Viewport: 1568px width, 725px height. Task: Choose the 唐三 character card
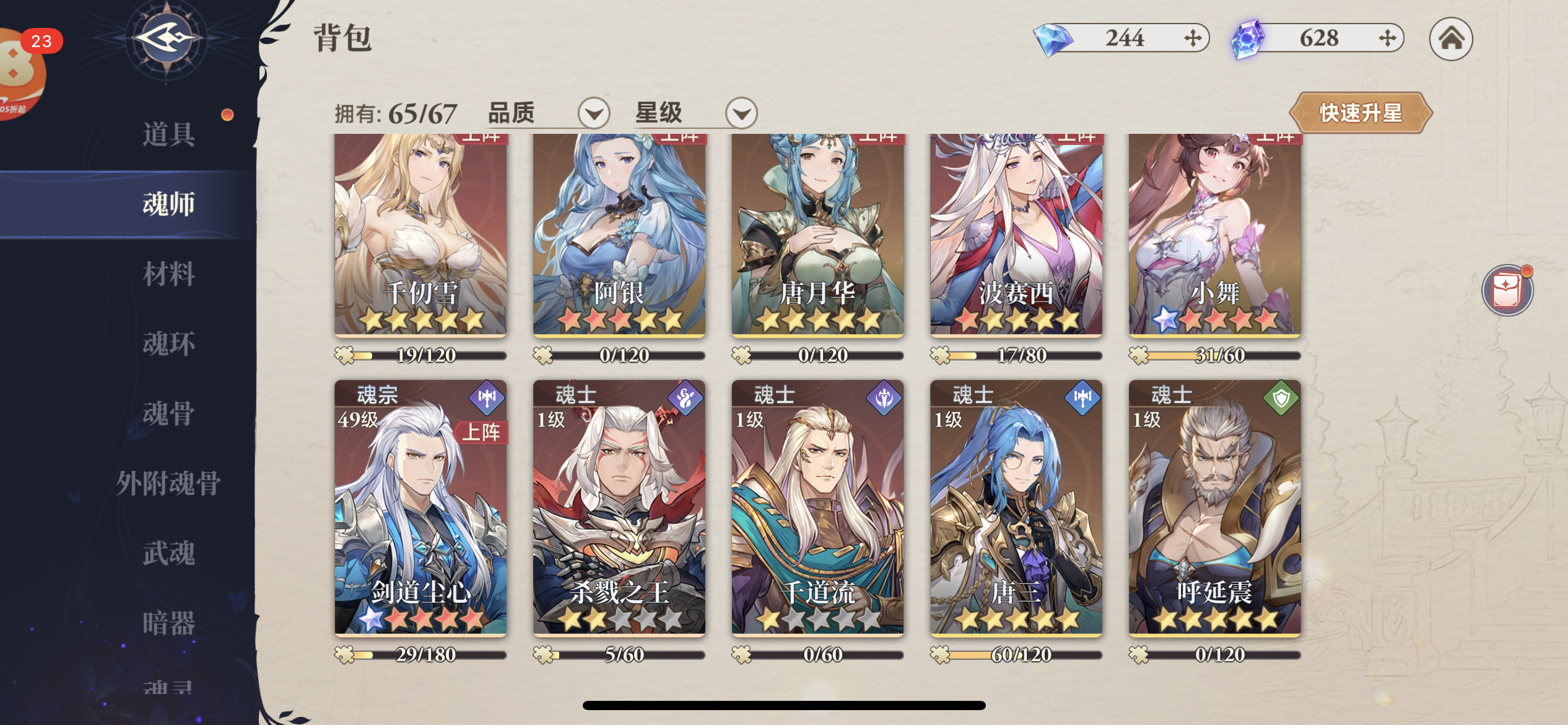(x=1016, y=508)
